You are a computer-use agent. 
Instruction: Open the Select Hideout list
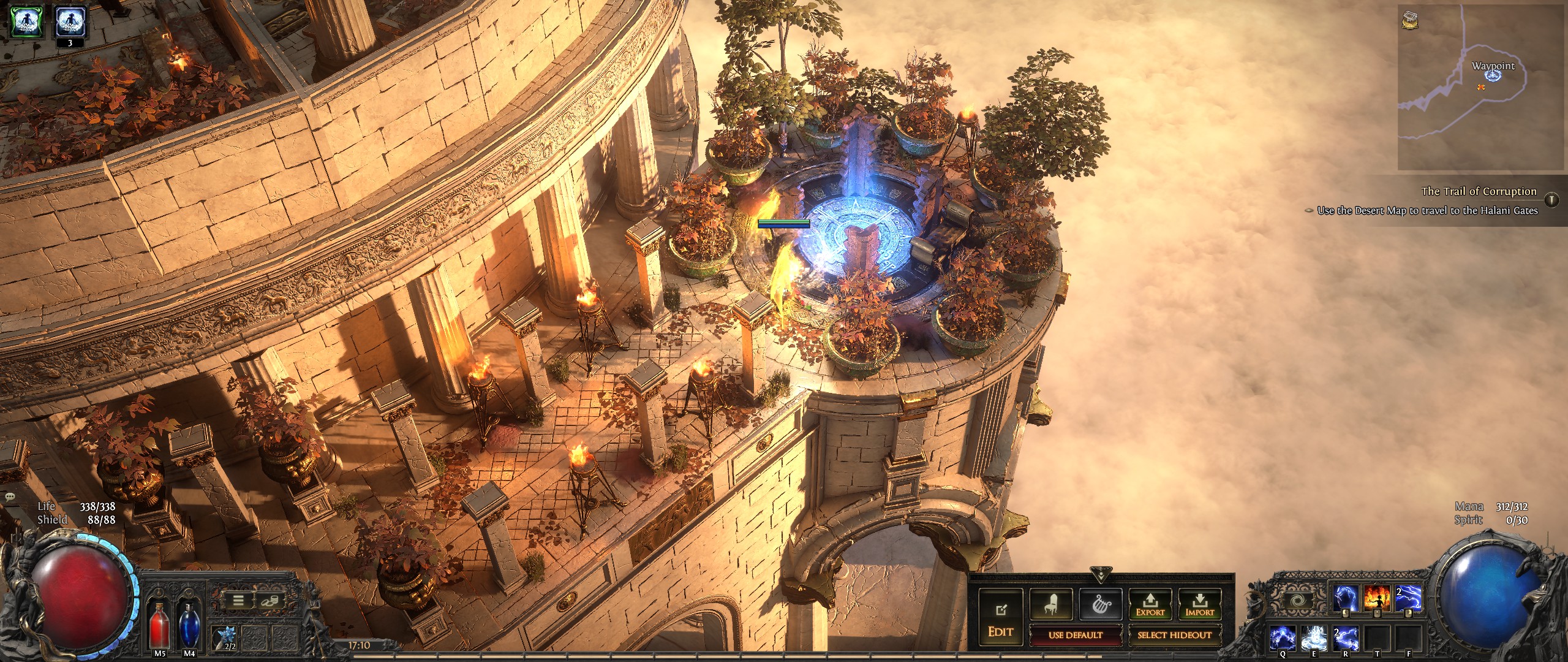1174,635
